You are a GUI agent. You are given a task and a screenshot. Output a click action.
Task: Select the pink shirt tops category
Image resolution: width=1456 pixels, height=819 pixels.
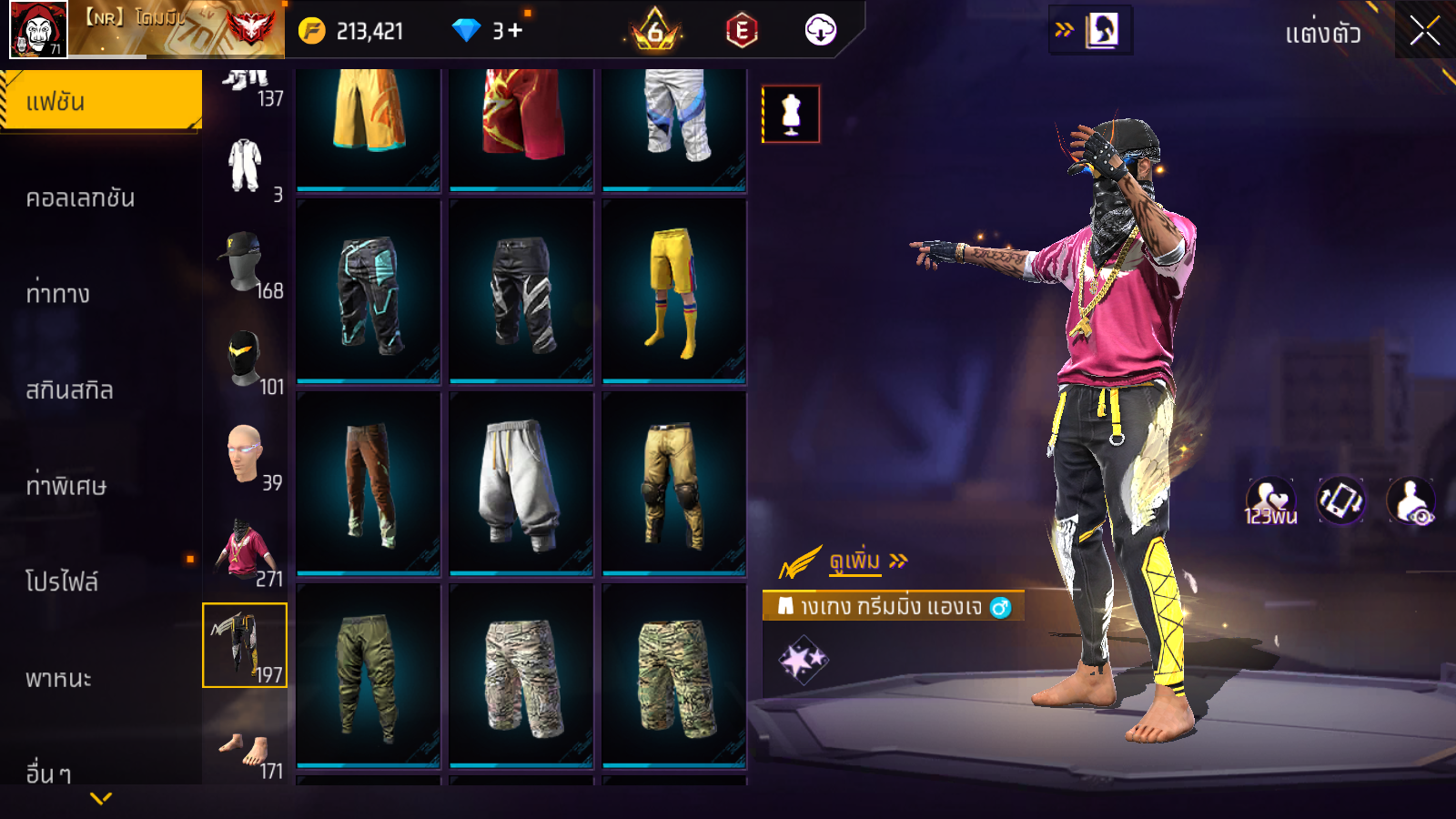(x=245, y=551)
